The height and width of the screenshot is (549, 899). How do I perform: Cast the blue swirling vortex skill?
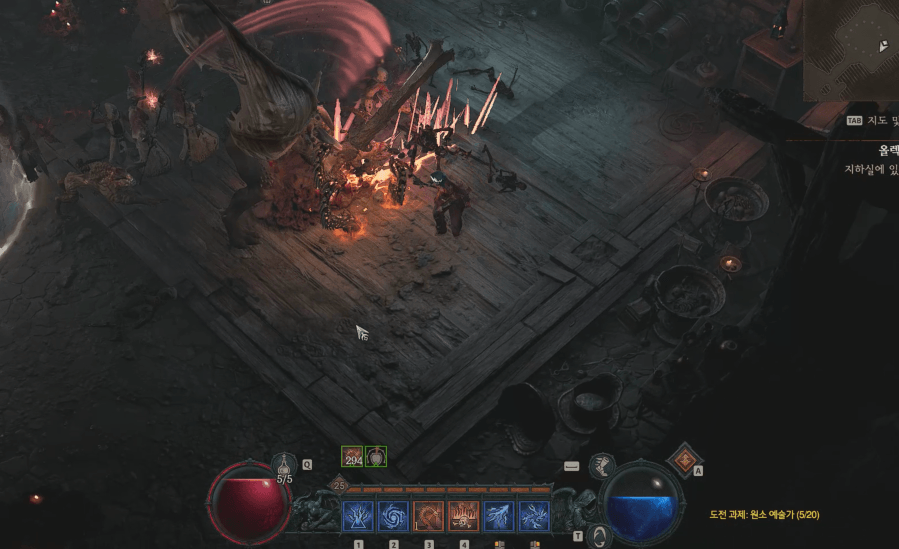[x=393, y=516]
